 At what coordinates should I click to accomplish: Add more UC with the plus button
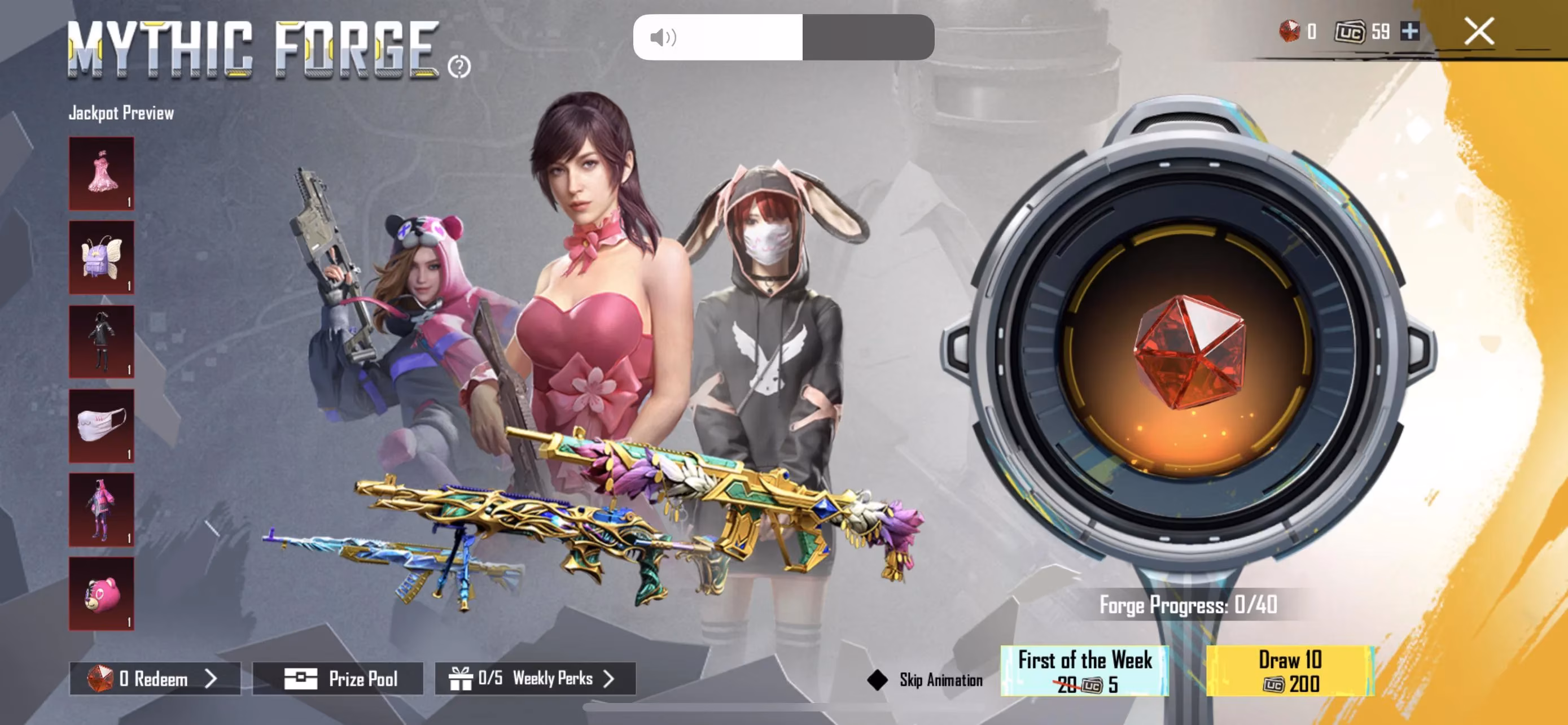(x=1410, y=31)
